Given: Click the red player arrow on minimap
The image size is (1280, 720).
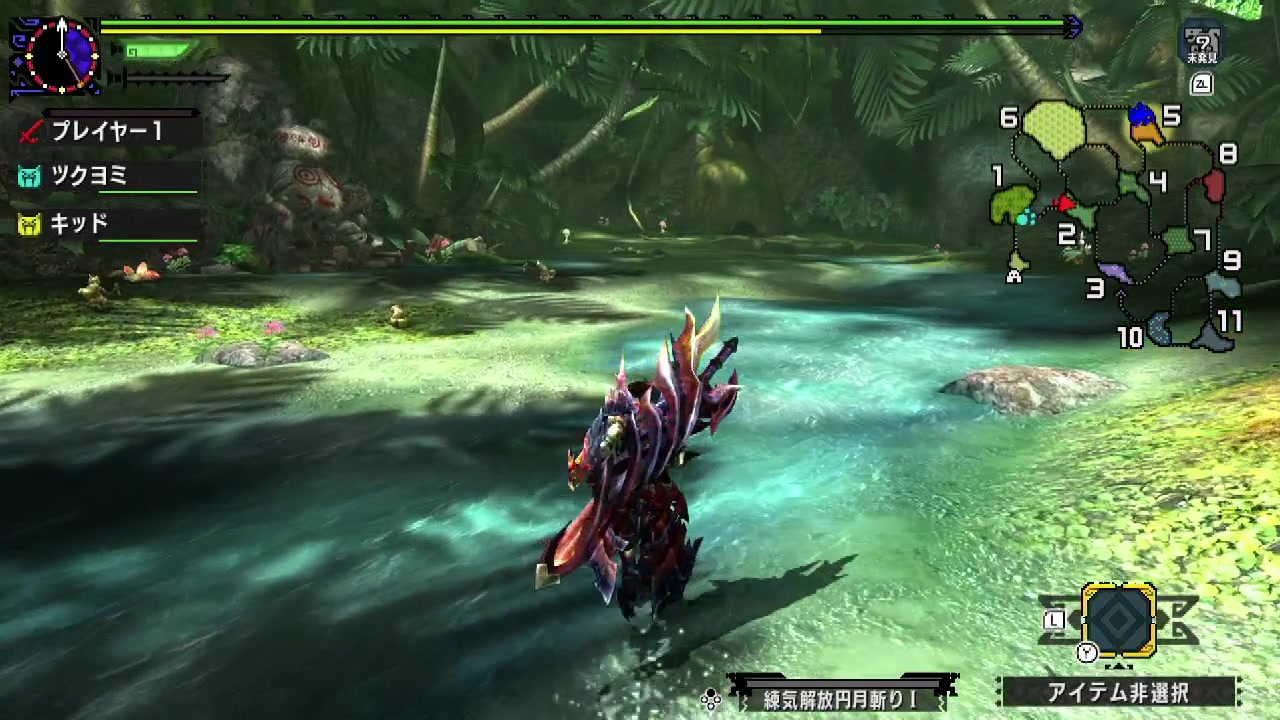Looking at the screenshot, I should pos(1065,204).
